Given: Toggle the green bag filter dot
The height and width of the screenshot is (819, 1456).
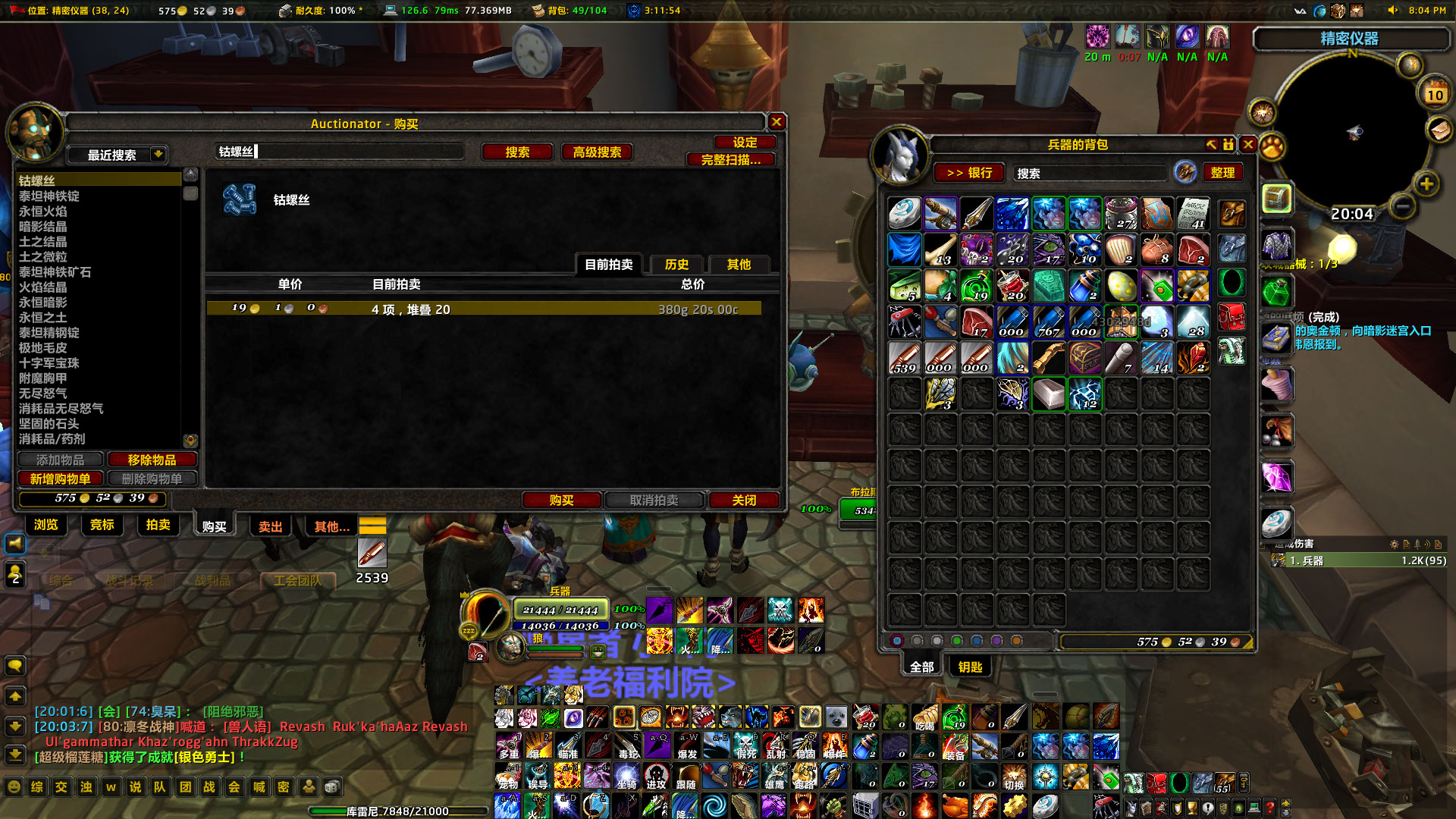Looking at the screenshot, I should pos(957,640).
